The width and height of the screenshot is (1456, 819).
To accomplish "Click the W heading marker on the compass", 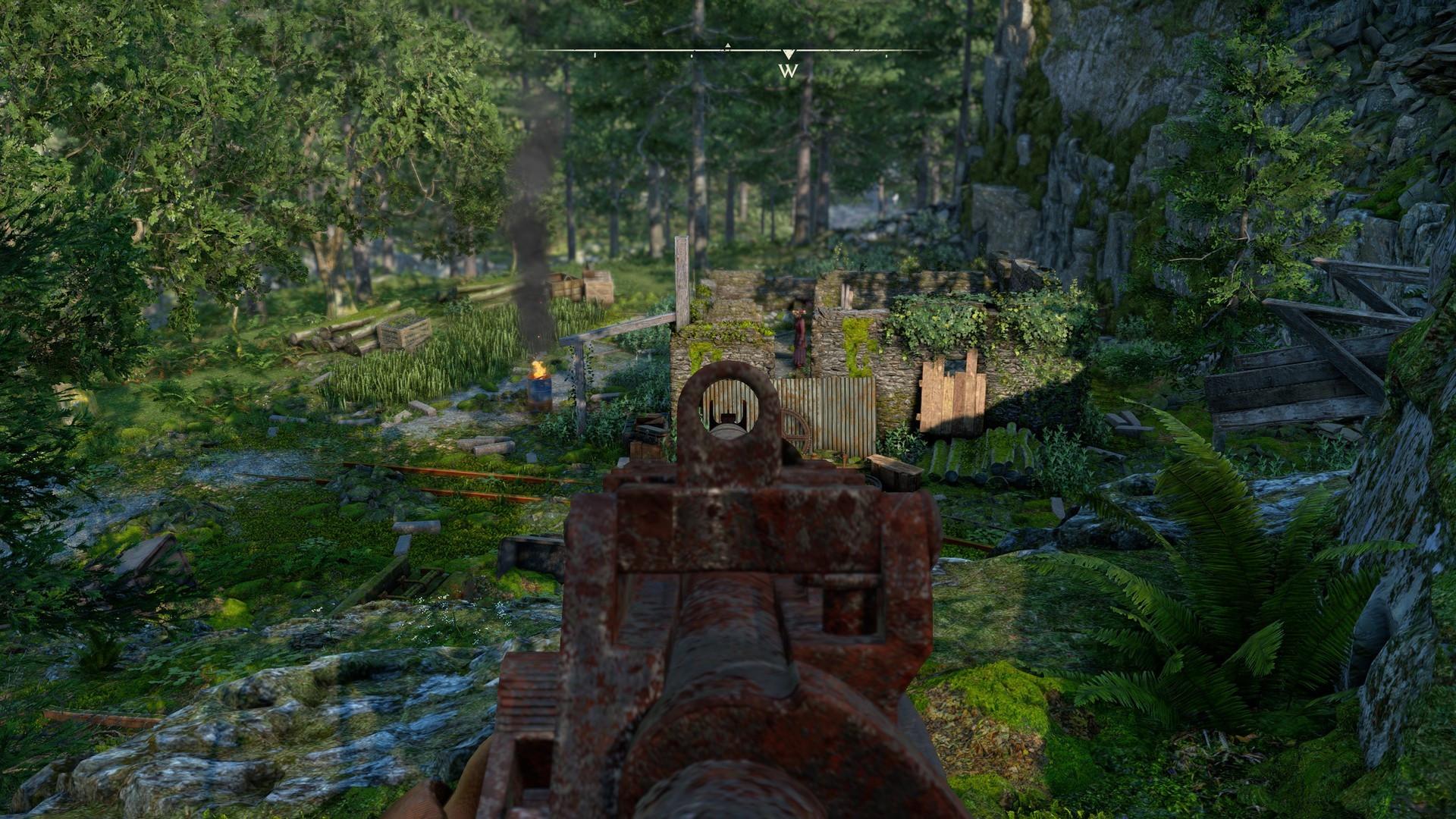I will click(789, 71).
